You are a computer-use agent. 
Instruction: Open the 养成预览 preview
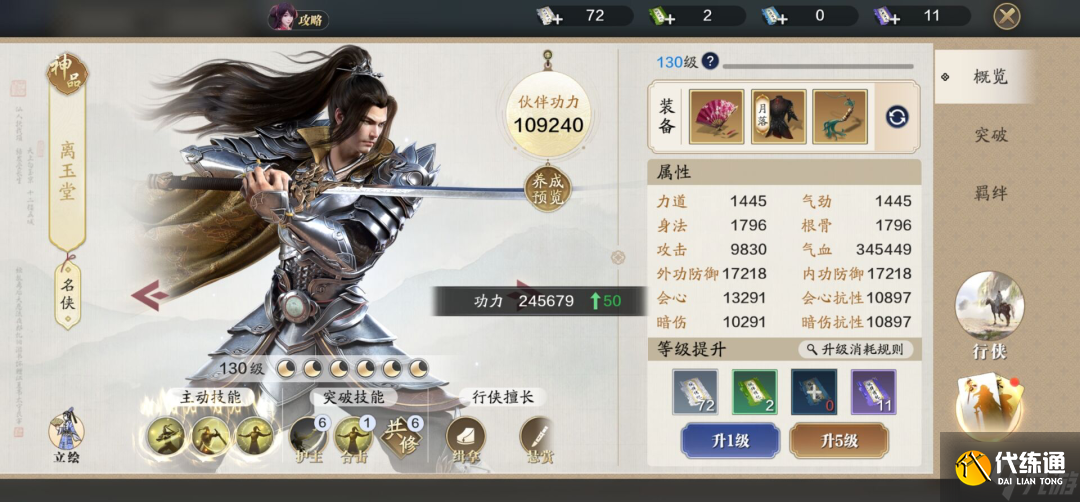point(547,189)
